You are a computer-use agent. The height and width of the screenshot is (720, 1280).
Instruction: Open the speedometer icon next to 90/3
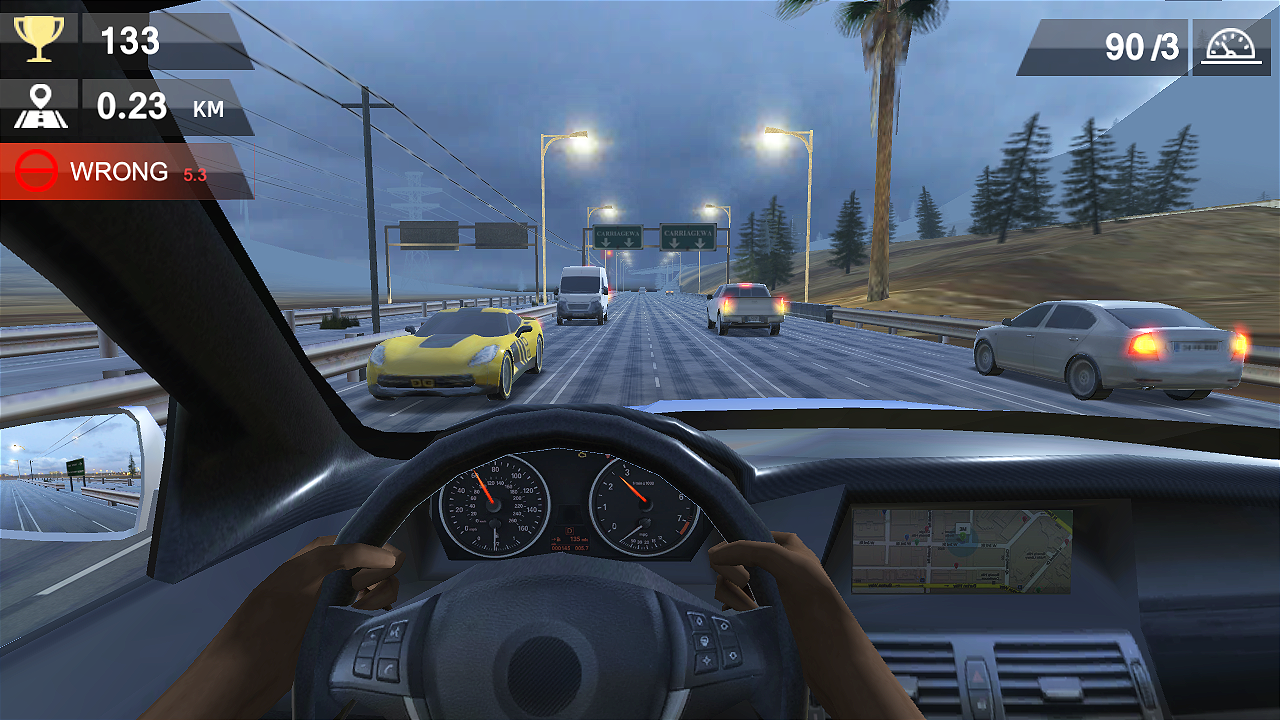(x=1233, y=47)
